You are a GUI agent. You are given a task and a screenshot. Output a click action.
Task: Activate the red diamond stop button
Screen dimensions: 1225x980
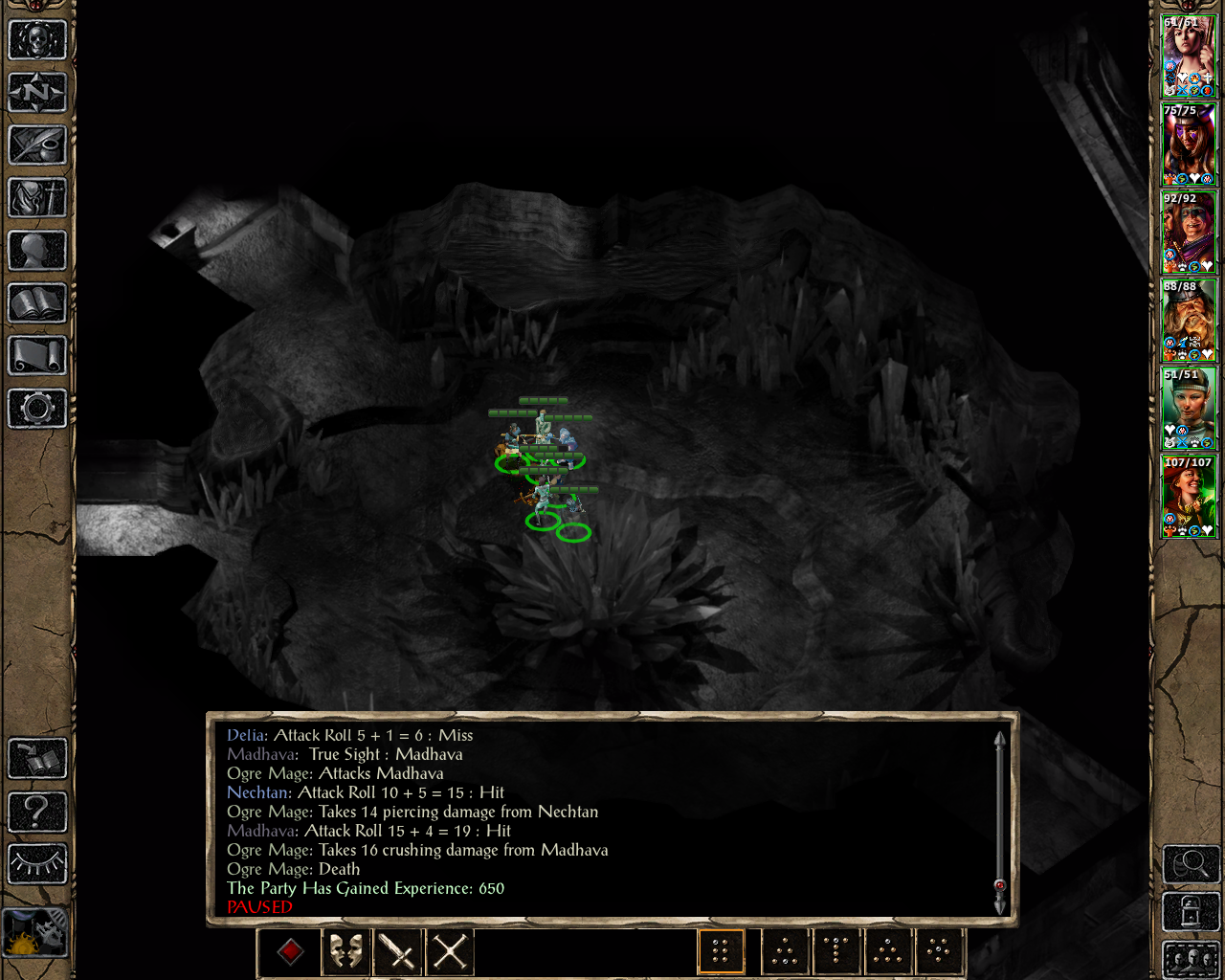pyautogui.click(x=291, y=951)
